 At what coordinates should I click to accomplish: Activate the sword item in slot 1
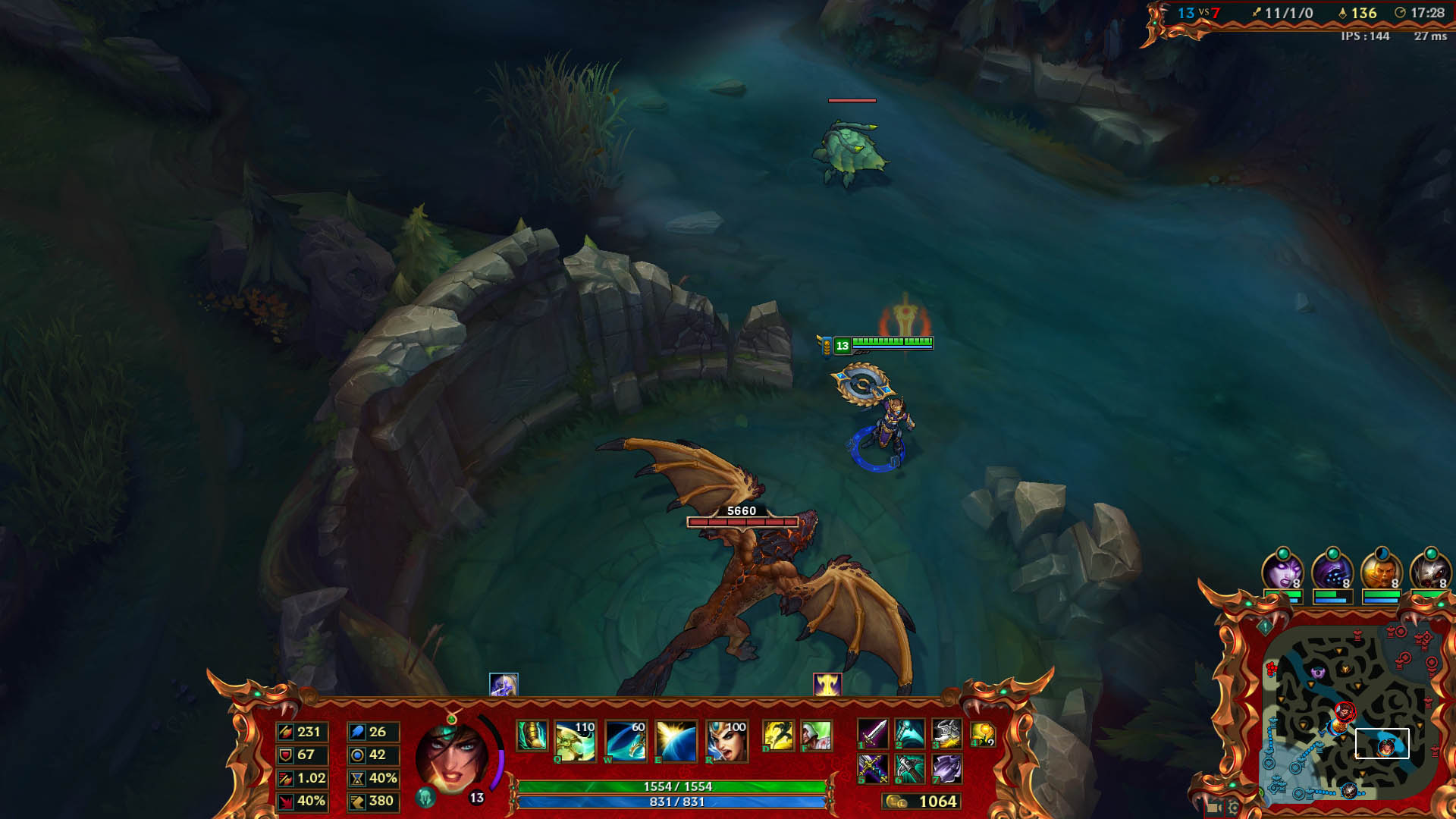pos(872,734)
